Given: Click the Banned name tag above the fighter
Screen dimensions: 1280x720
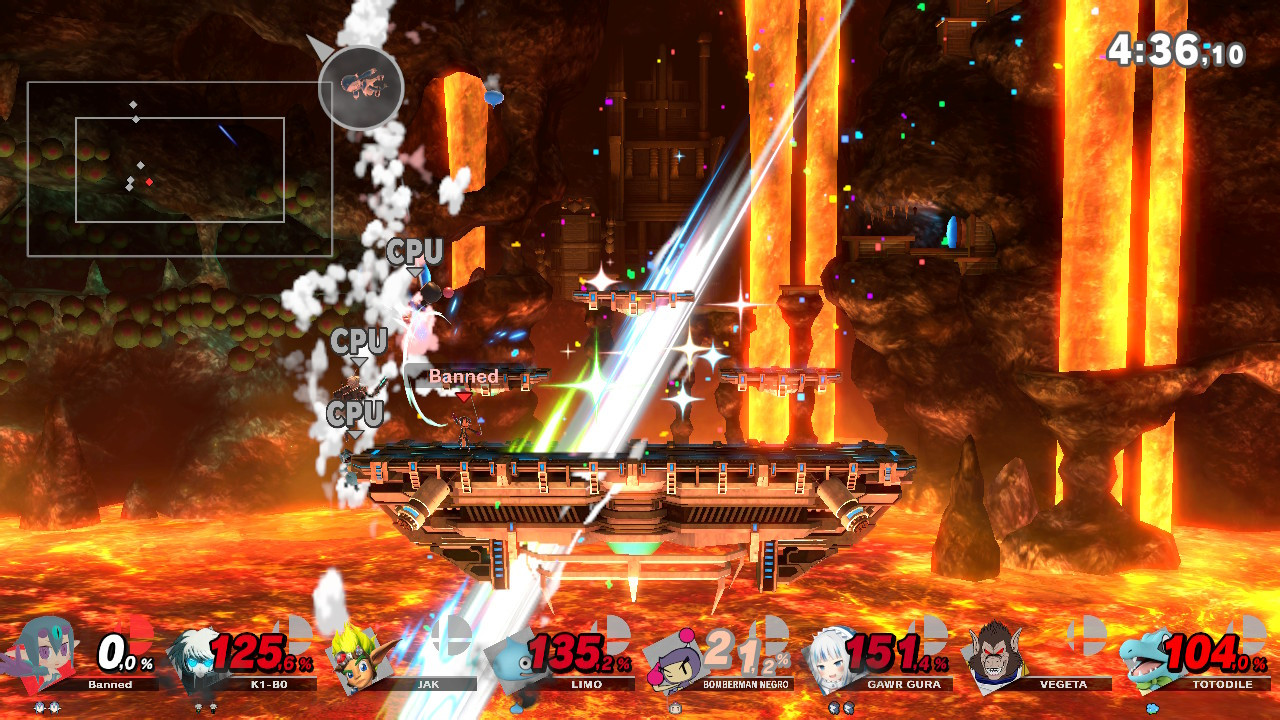Looking at the screenshot, I should 462,377.
